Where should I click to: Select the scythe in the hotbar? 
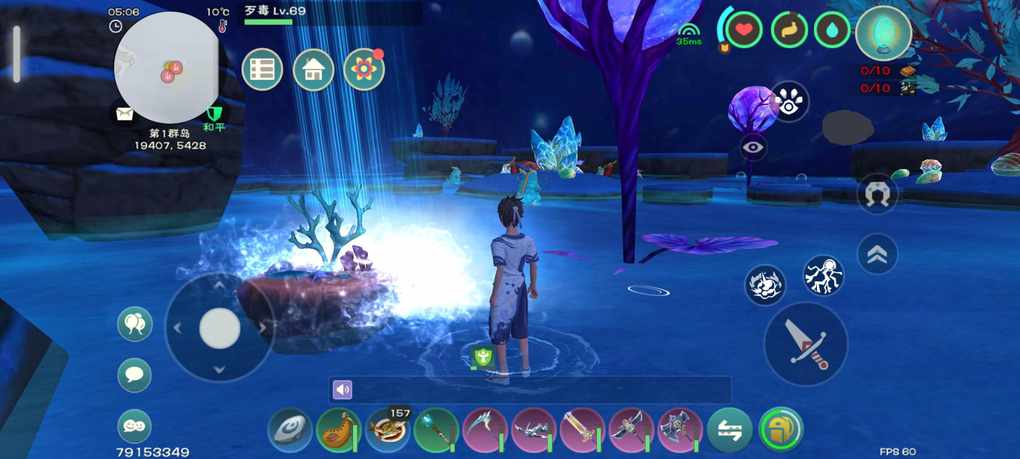[x=485, y=430]
